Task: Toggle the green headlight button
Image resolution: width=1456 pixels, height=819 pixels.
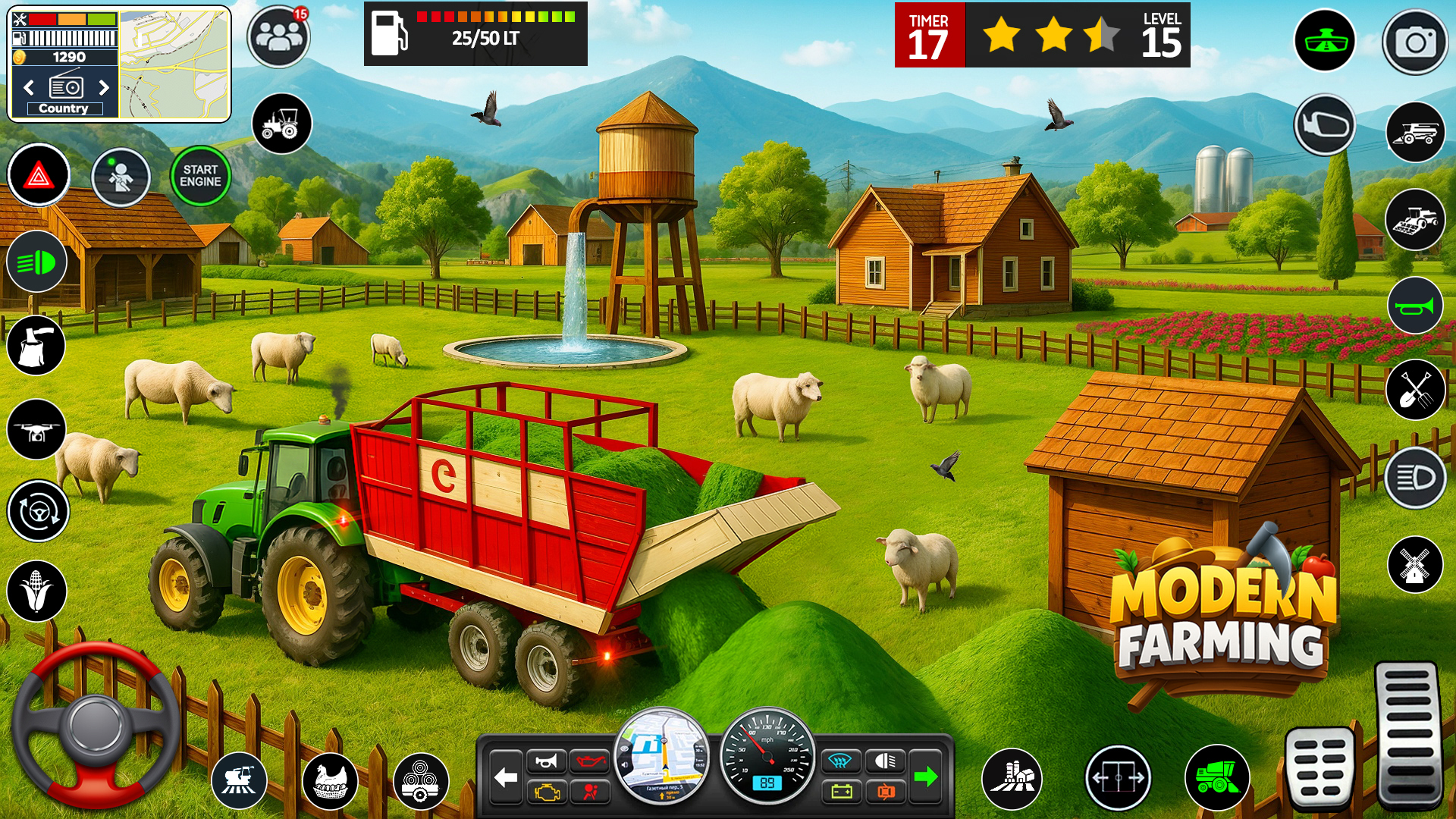Action: click(36, 263)
